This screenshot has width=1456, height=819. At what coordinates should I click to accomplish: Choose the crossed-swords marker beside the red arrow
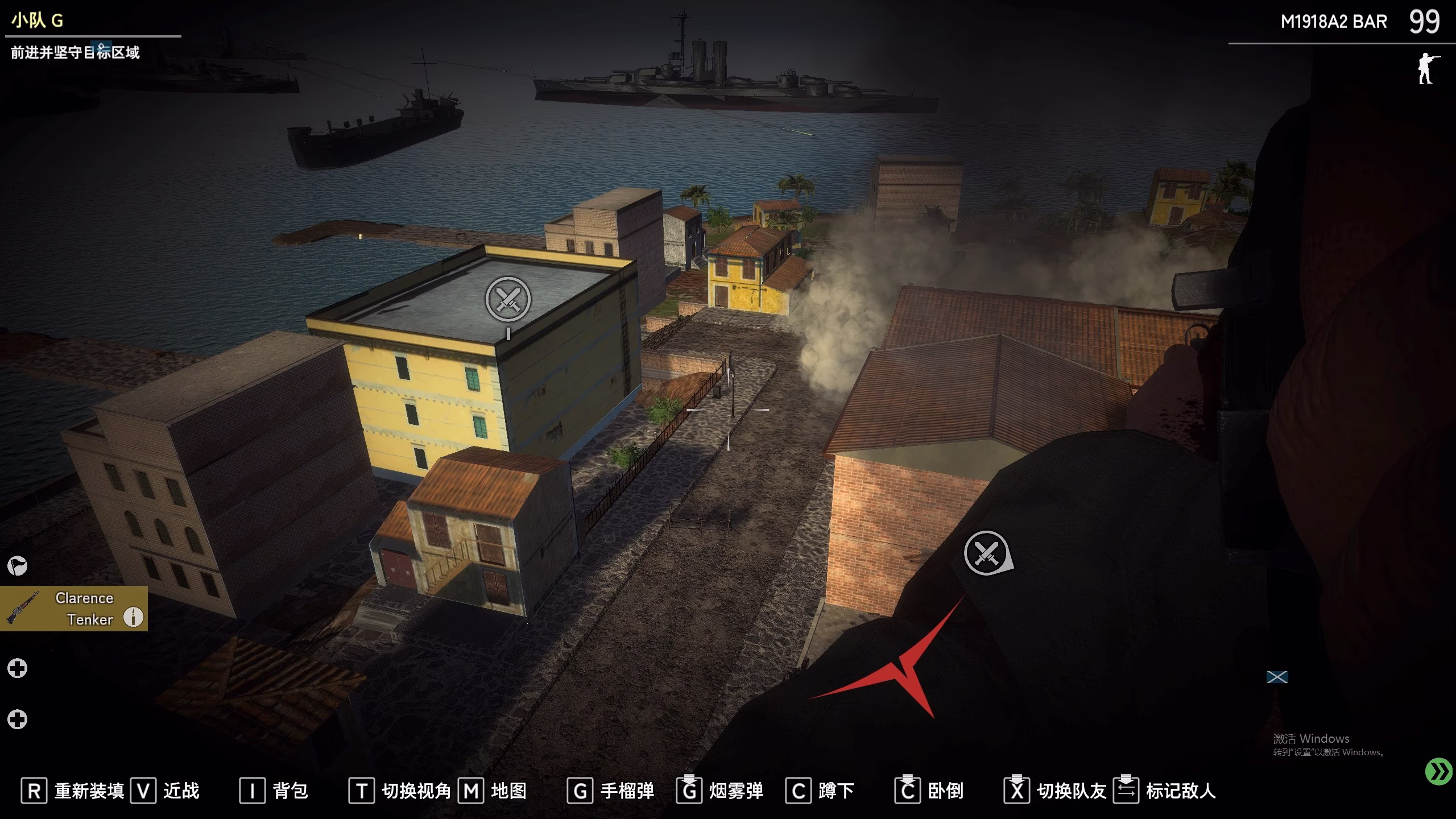point(987,553)
